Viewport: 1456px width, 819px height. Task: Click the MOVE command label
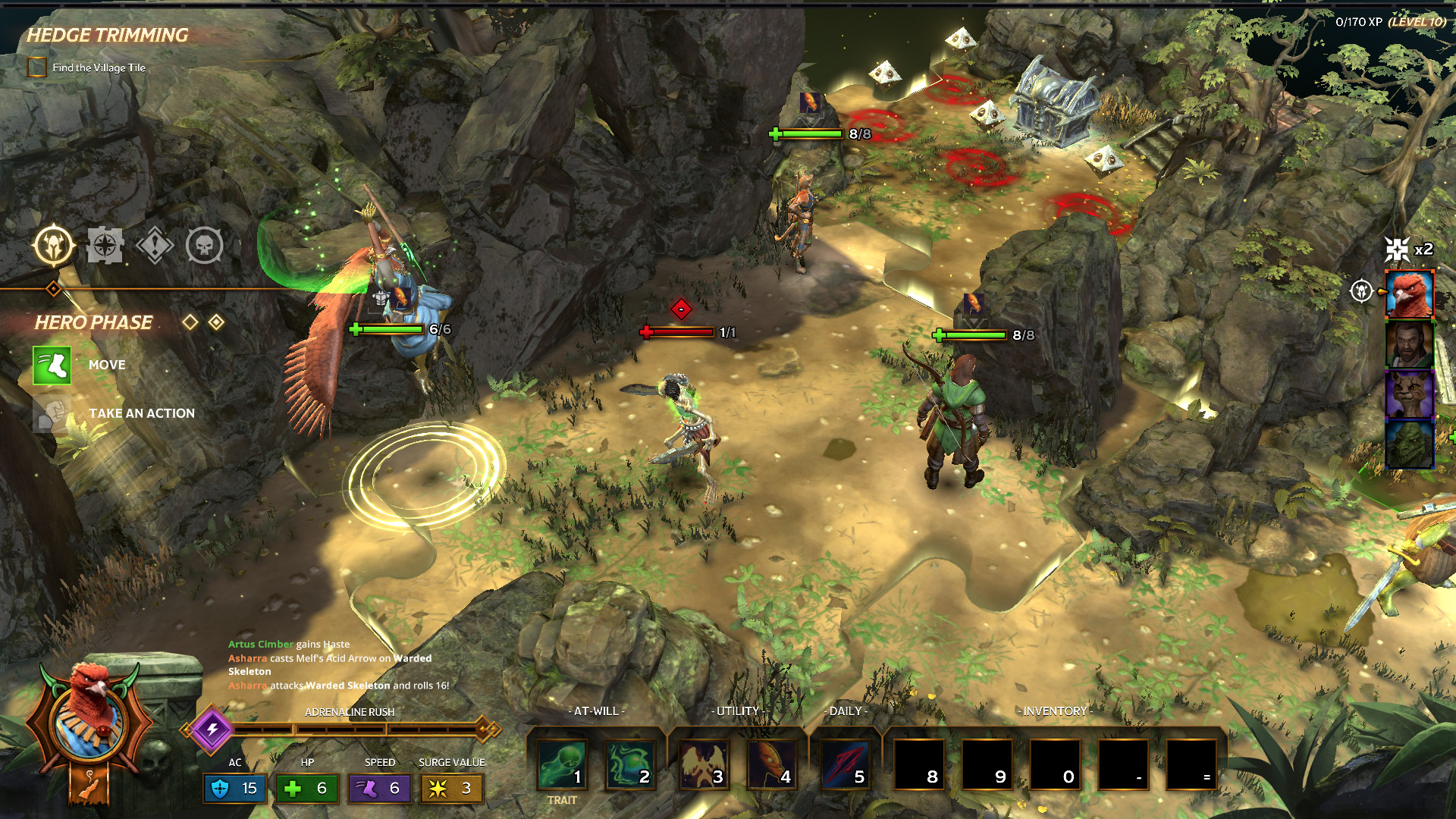click(107, 365)
